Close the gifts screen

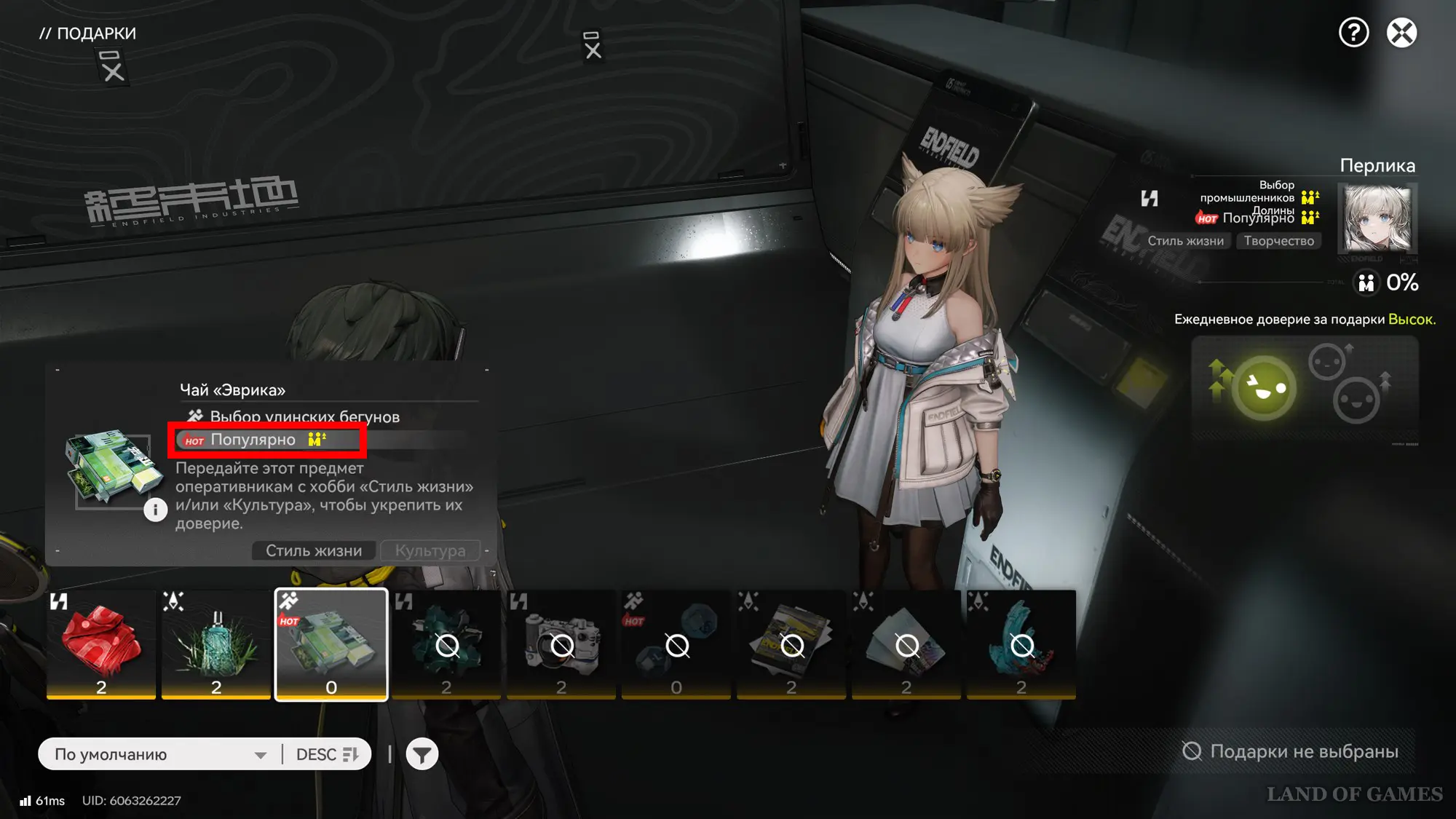[1401, 33]
